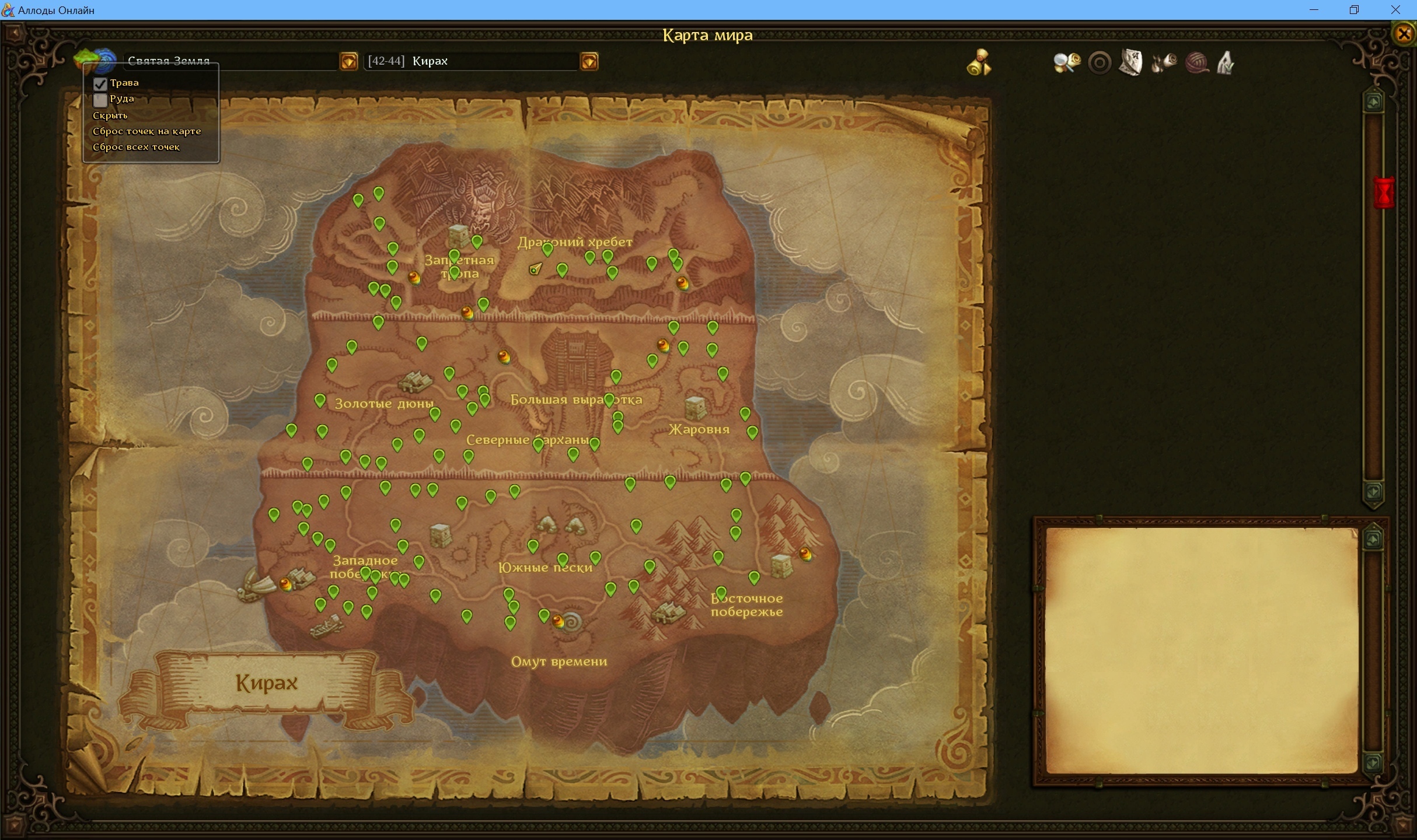Select the player arrow marker on map

click(535, 269)
